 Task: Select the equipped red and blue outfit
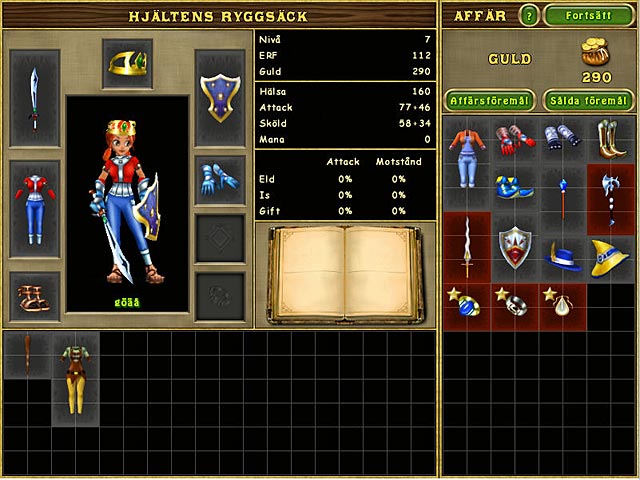35,208
